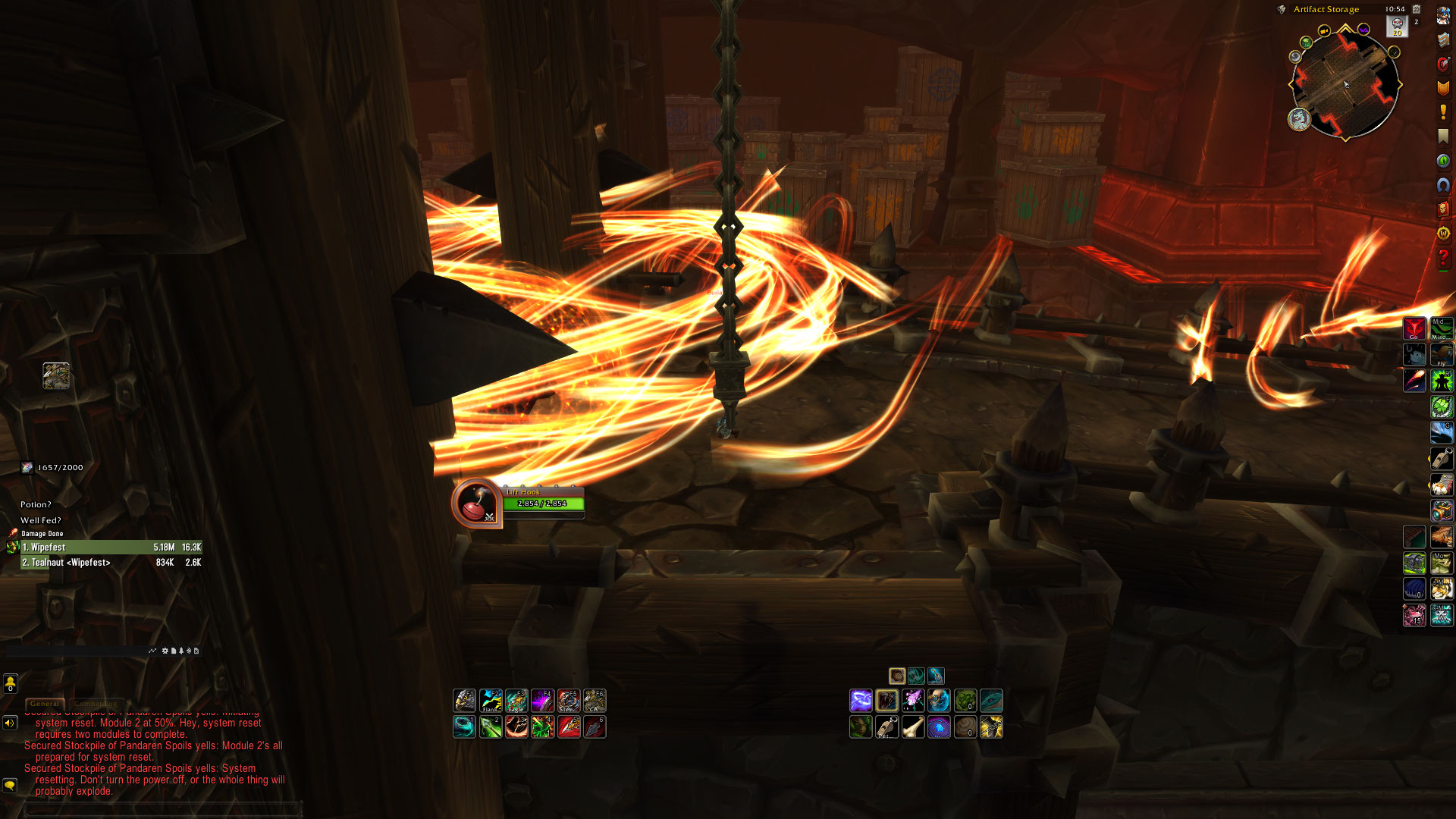
Task: Click the Lift Hook extra action button
Action: pos(475,504)
